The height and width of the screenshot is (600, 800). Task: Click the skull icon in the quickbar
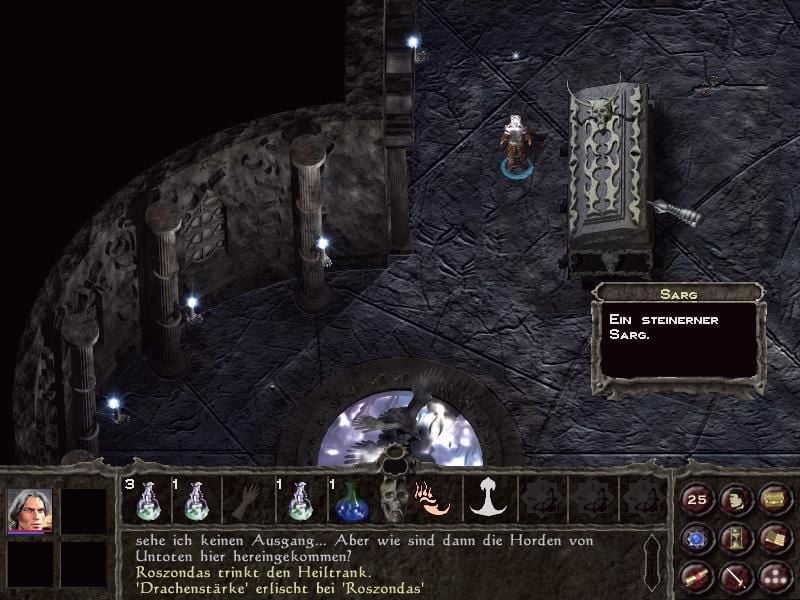[392, 500]
